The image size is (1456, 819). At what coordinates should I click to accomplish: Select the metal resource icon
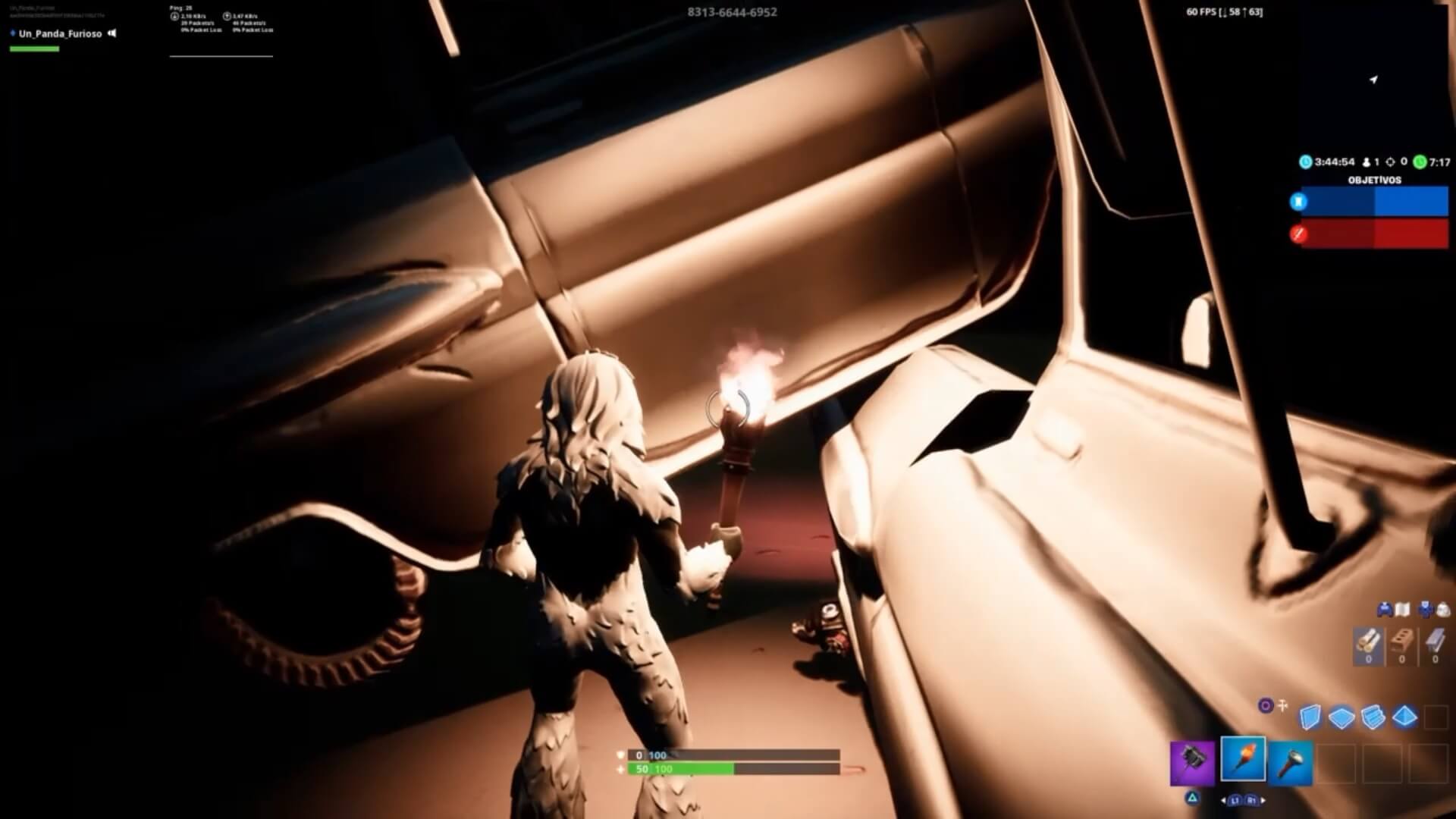click(x=1434, y=641)
